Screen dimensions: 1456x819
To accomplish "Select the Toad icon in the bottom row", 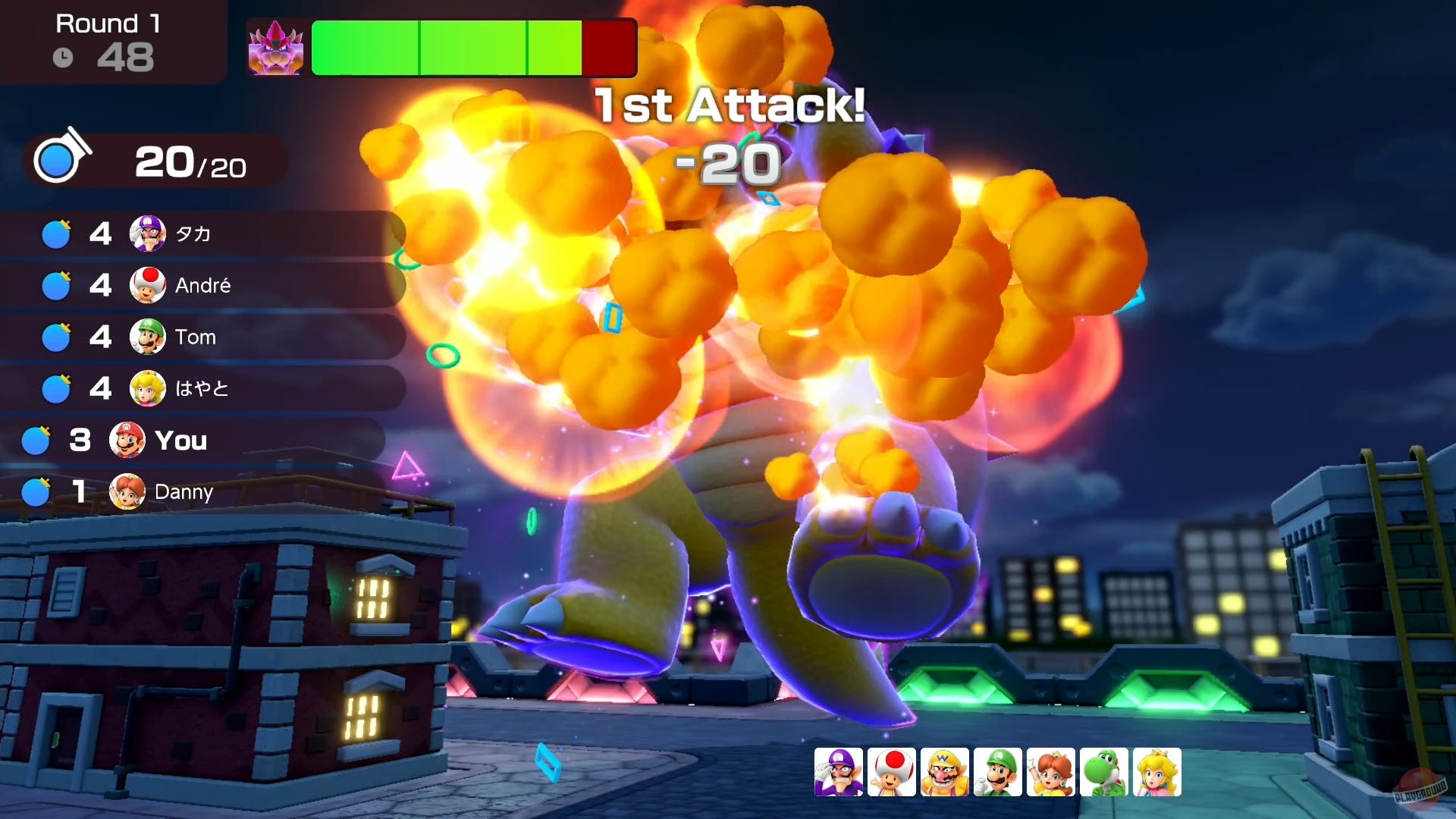I will pos(892,771).
